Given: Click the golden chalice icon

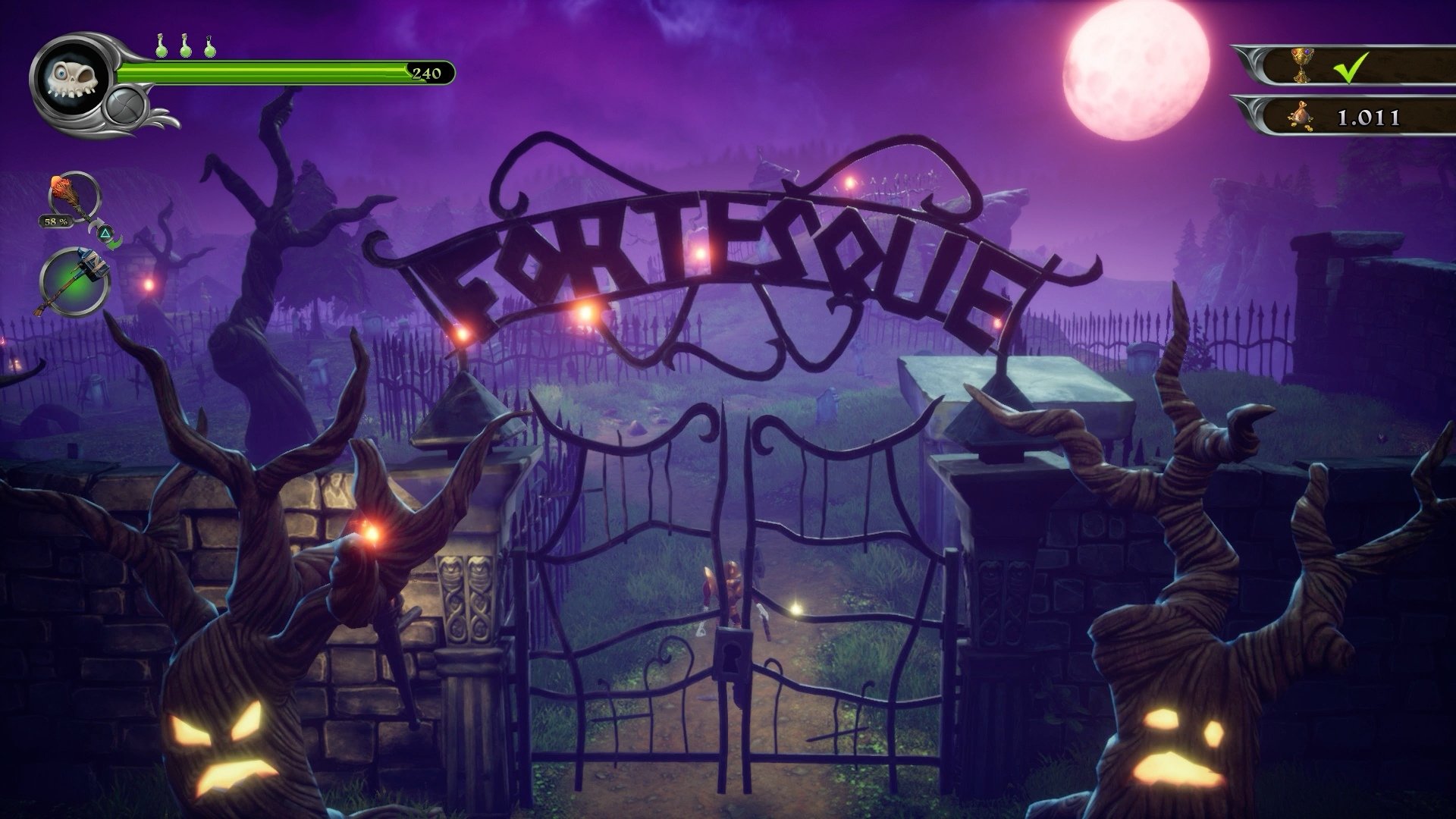Looking at the screenshot, I should 1302,65.
